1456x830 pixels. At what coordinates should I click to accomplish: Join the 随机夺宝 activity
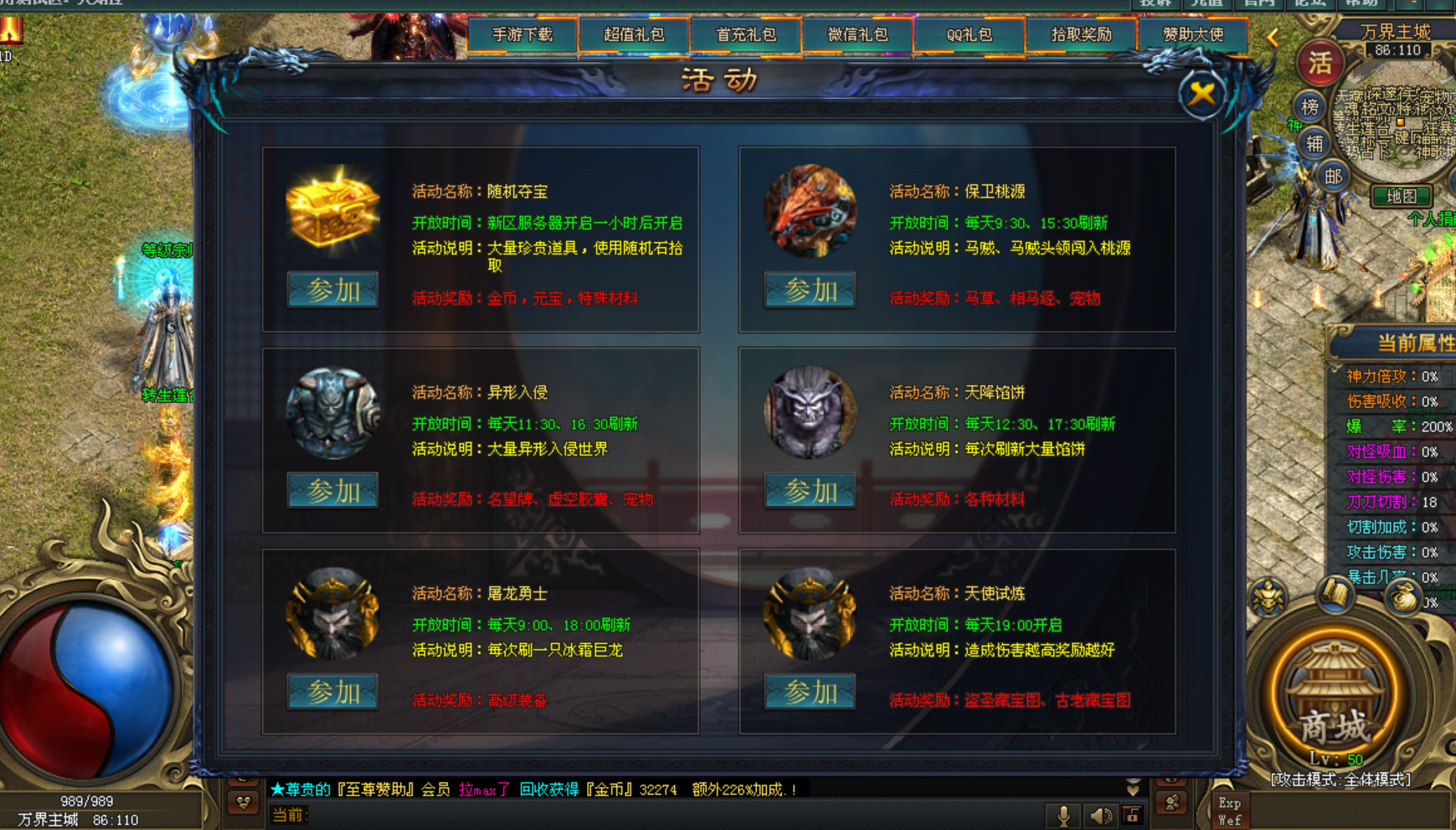tap(332, 290)
